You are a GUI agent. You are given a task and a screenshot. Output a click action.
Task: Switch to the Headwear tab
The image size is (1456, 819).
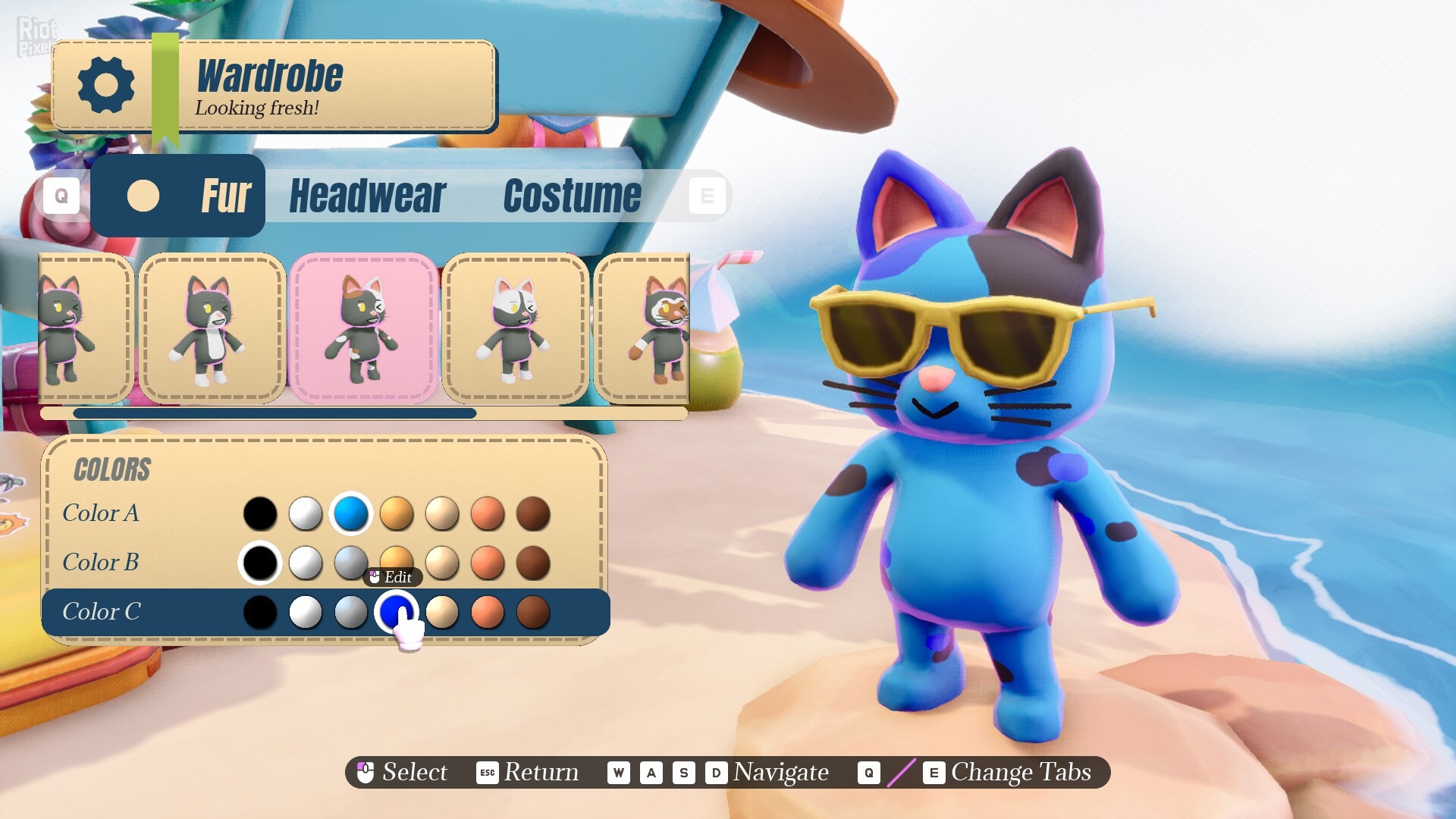368,196
